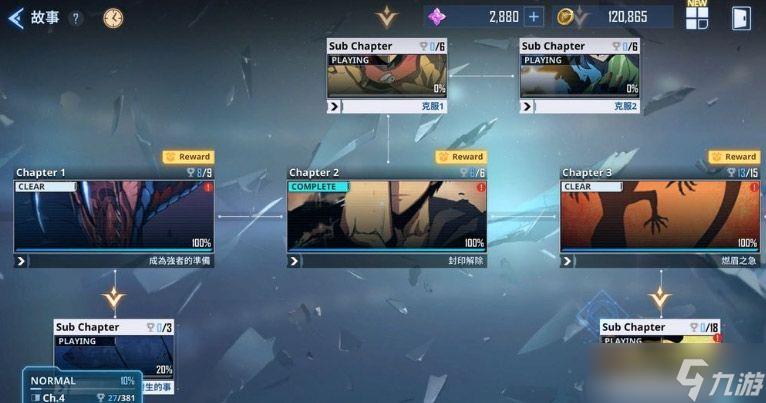Go back using the top-left arrow
766x403 pixels.
pos(15,17)
